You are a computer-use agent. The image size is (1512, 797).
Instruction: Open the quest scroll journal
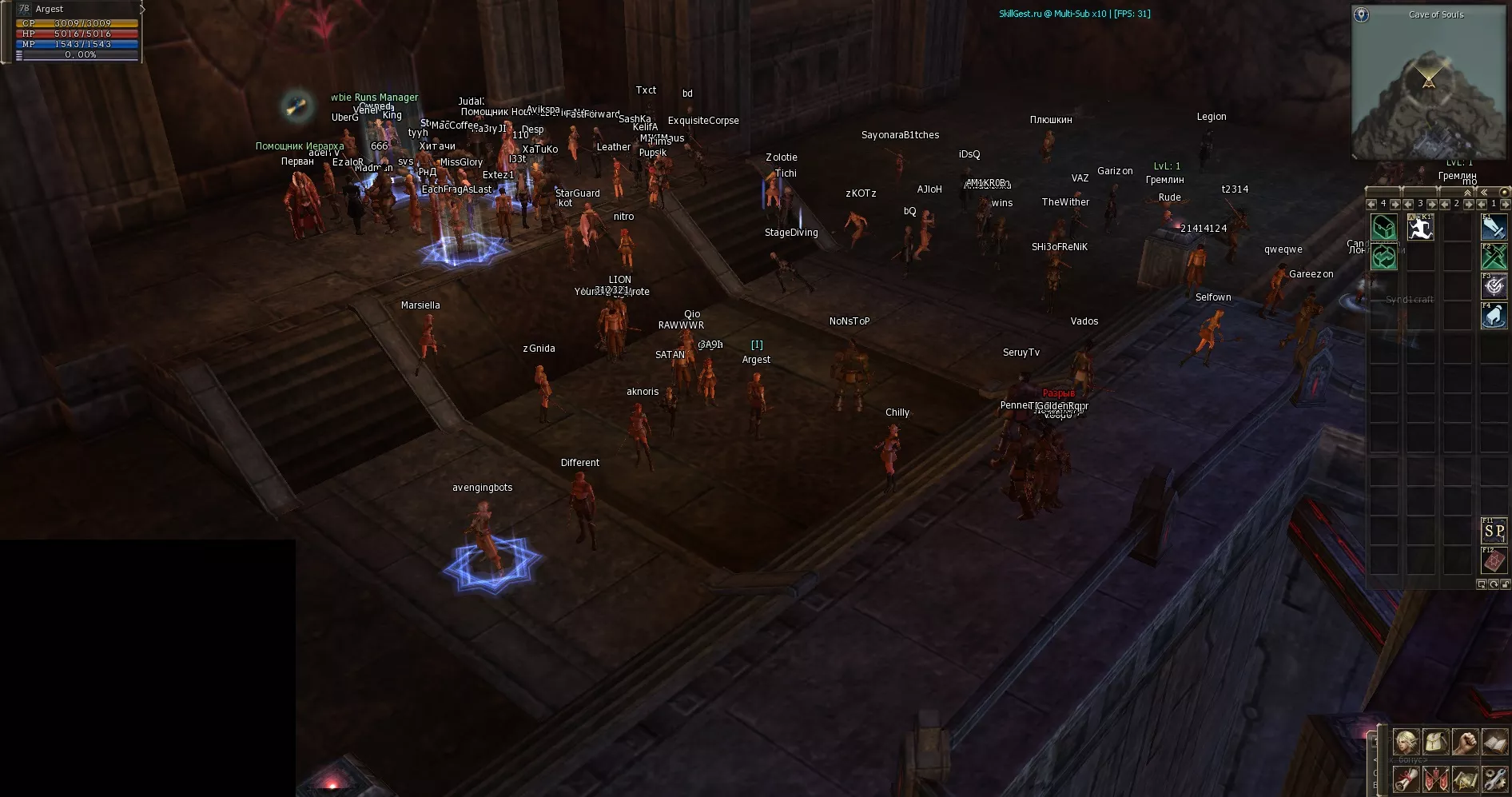click(x=1406, y=778)
